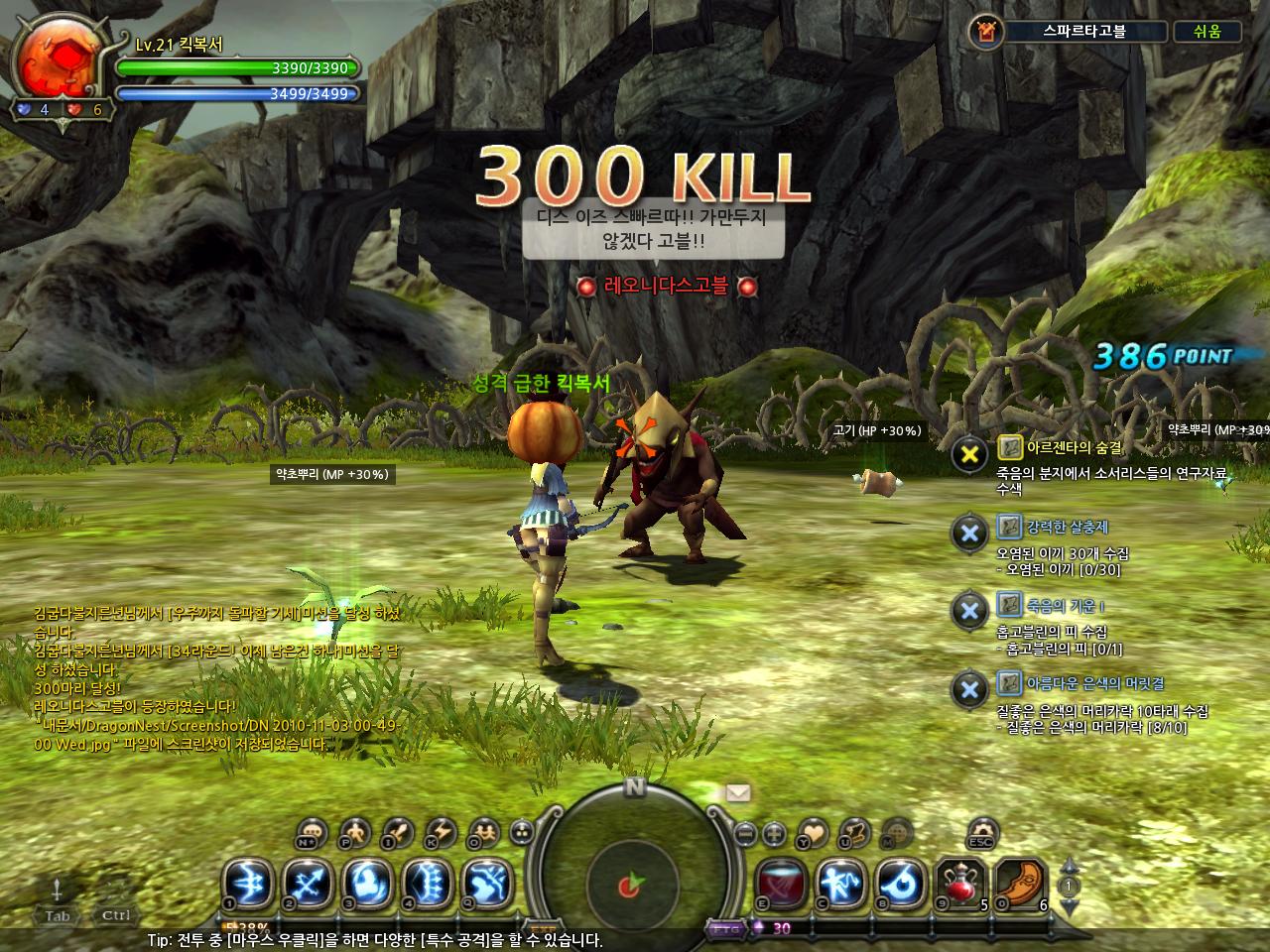Open the 아름다운 은색의 머릿결 quest scroll icon
1270x952 pixels.
1009,682
